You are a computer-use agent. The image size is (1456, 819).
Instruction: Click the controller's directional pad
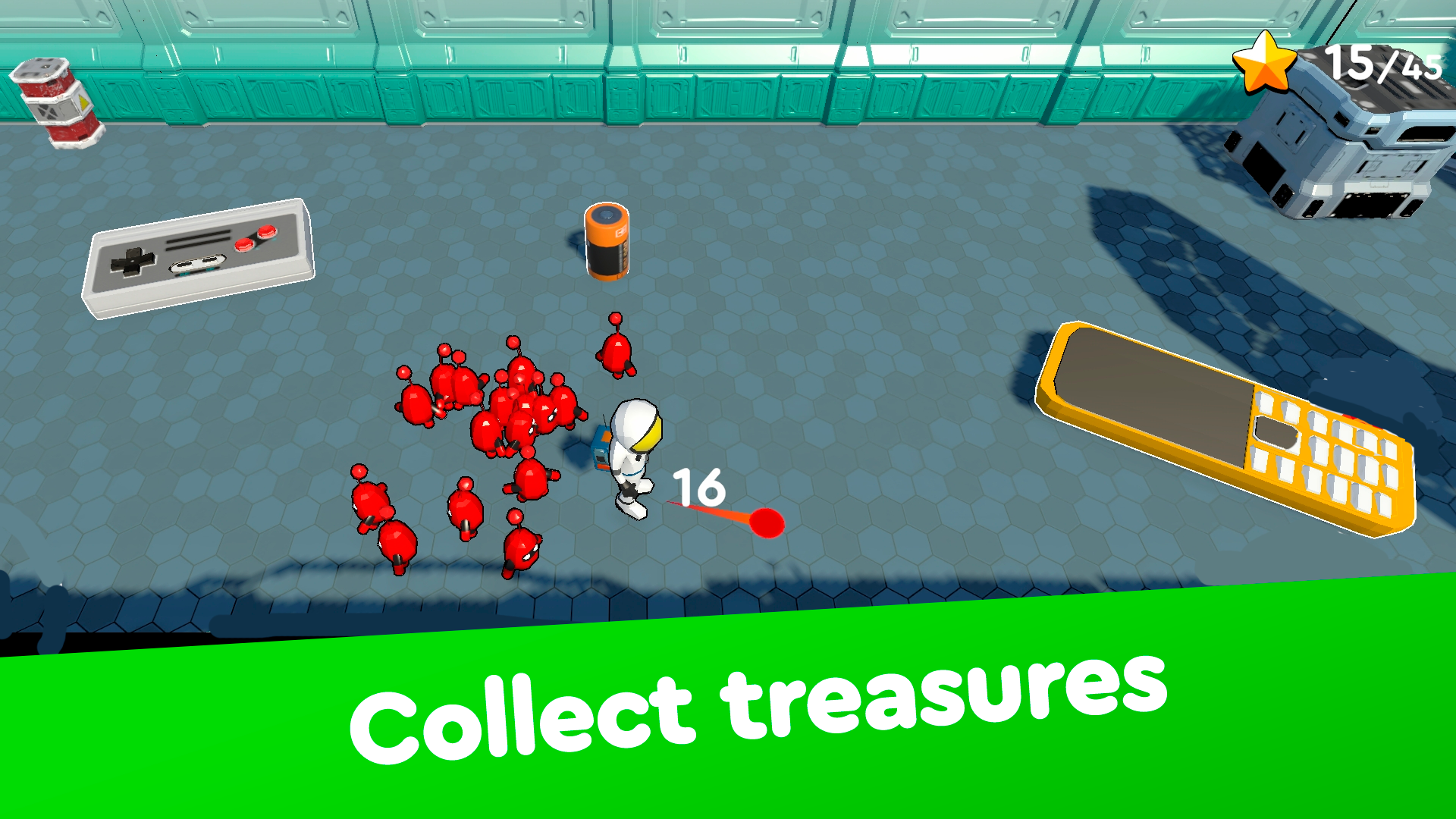pos(133,262)
